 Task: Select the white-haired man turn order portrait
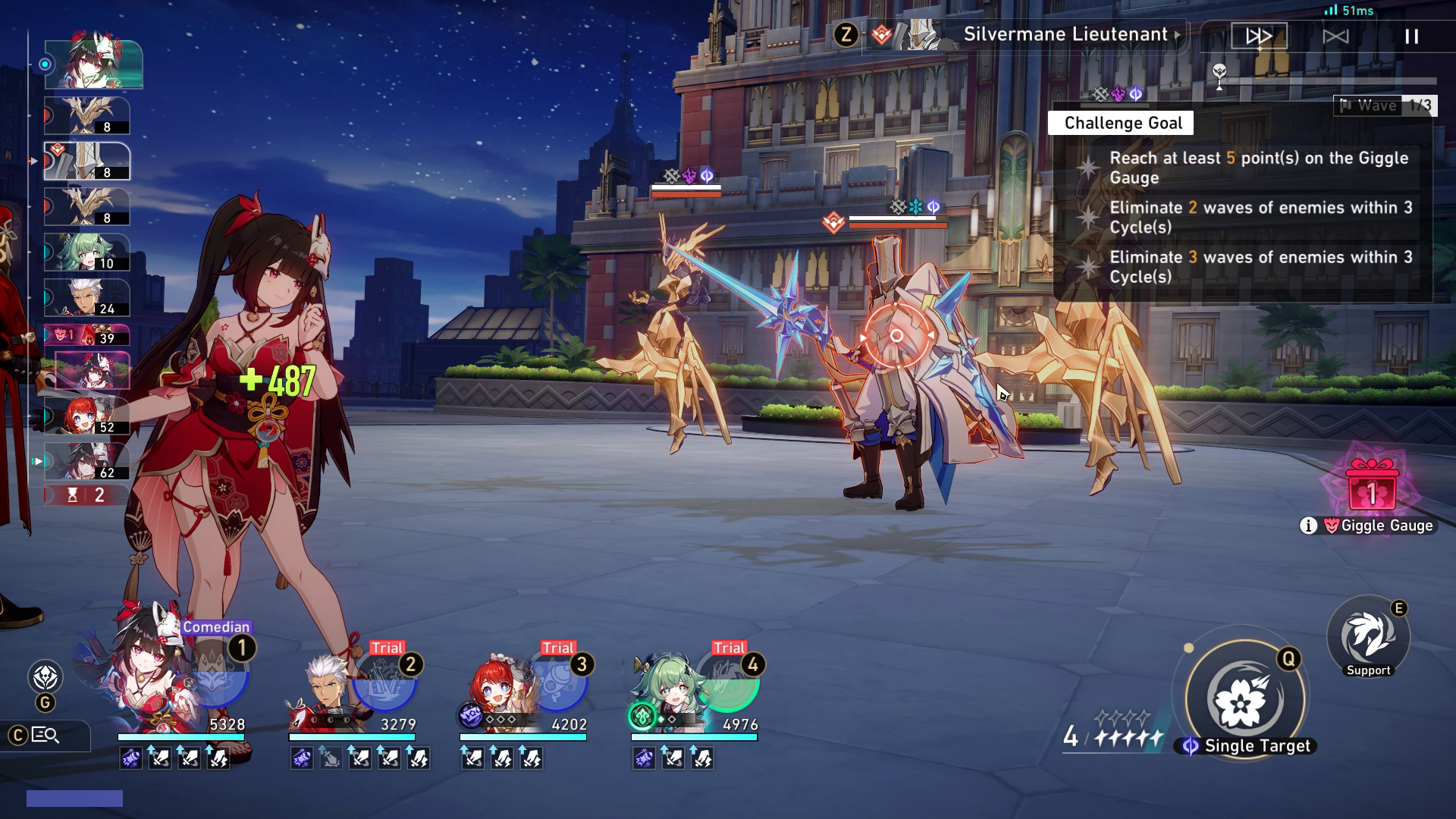click(86, 298)
